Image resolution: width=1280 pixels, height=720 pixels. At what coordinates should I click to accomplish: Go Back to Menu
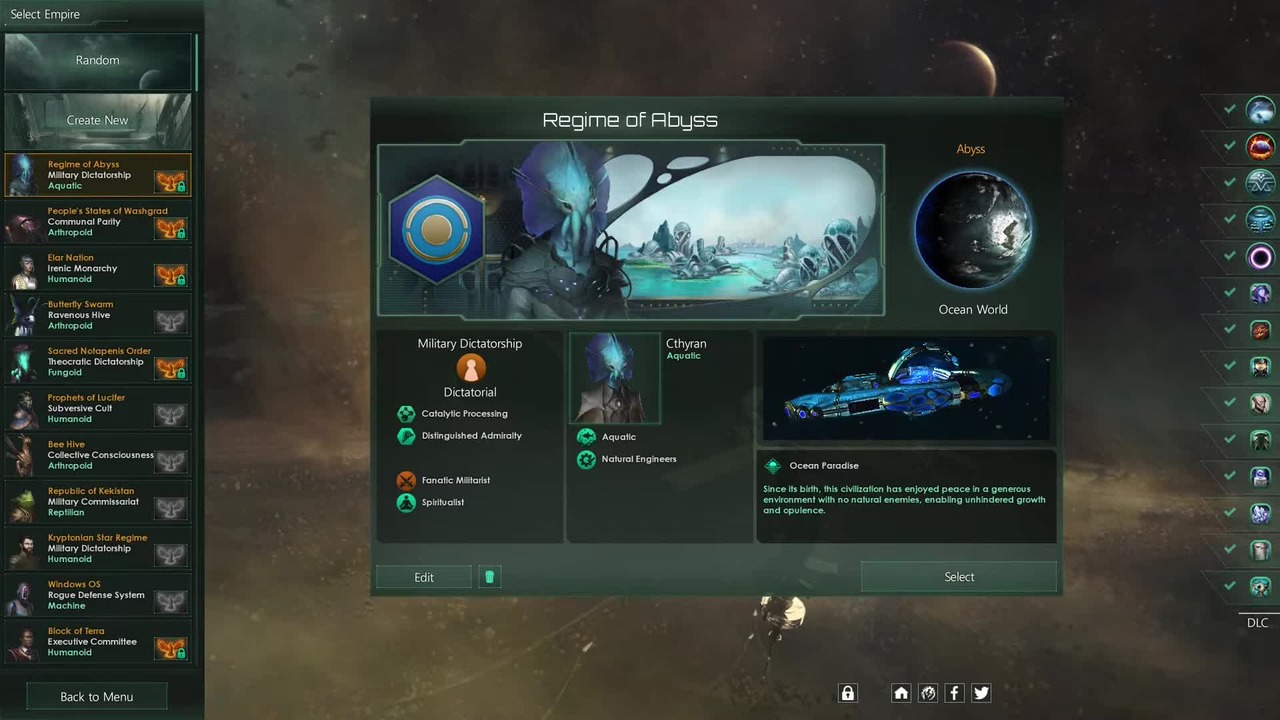click(x=96, y=697)
